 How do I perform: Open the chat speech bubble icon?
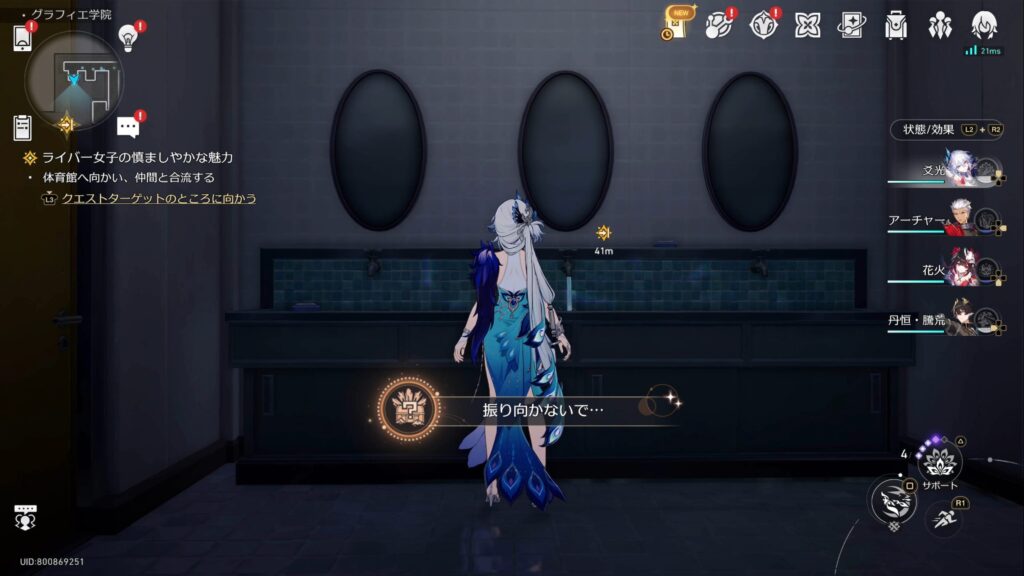(x=128, y=127)
